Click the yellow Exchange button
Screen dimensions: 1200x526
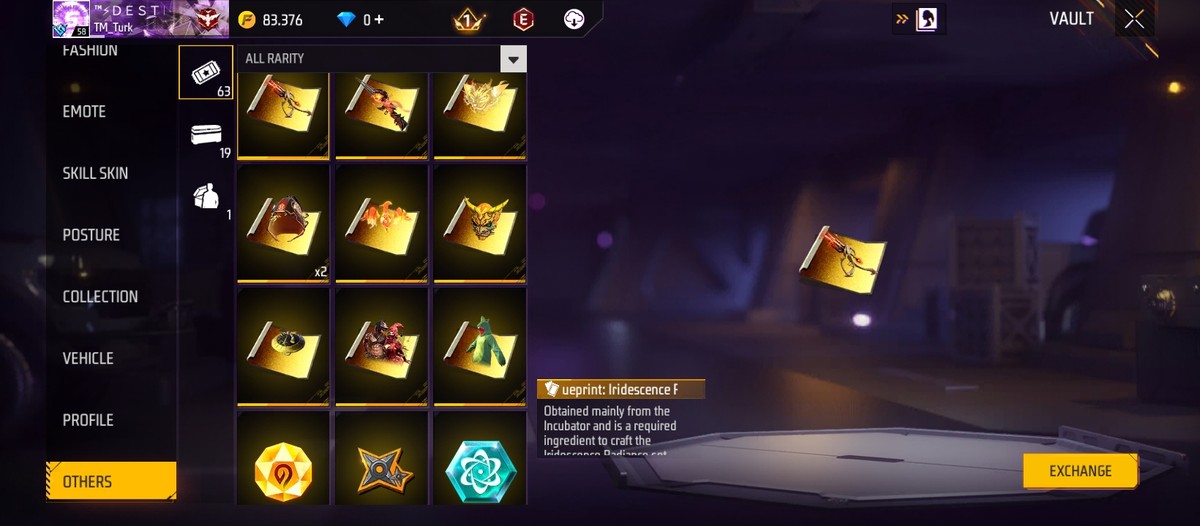pos(1080,471)
